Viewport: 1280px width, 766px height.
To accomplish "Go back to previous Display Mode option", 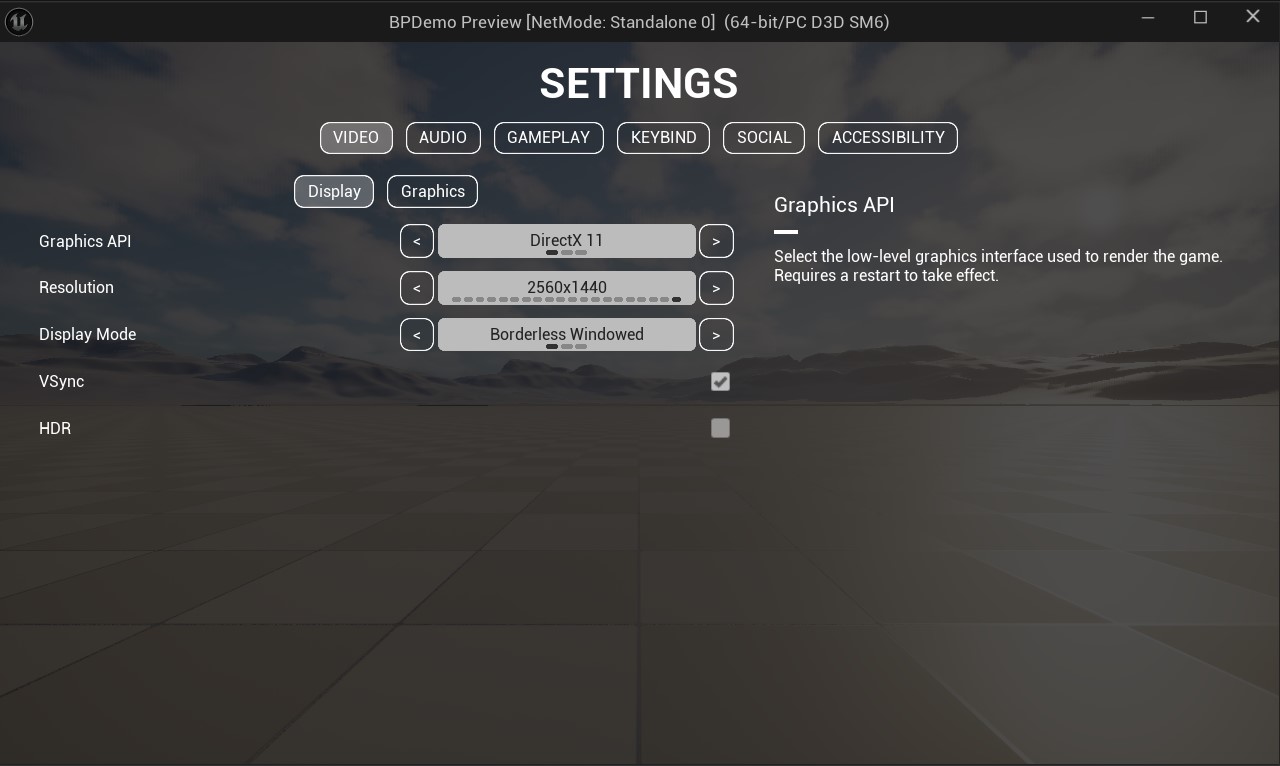I will pos(417,334).
